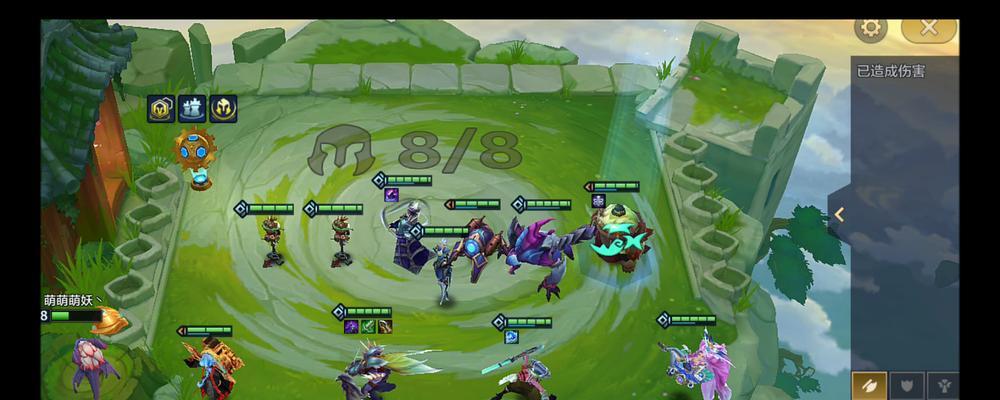Inspect the first helmet trait icon
The height and width of the screenshot is (400, 1000).
pyautogui.click(x=162, y=108)
